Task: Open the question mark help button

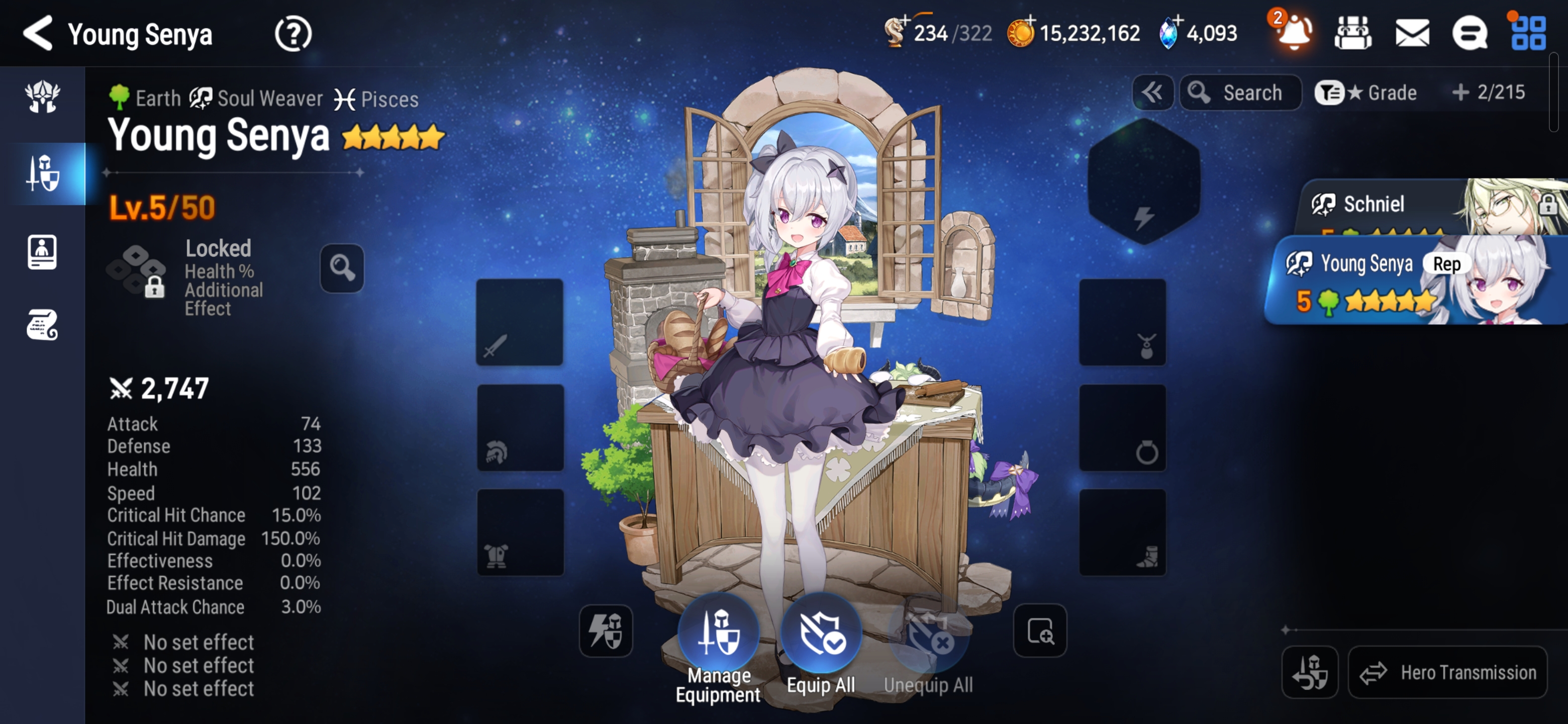Action: (x=293, y=34)
